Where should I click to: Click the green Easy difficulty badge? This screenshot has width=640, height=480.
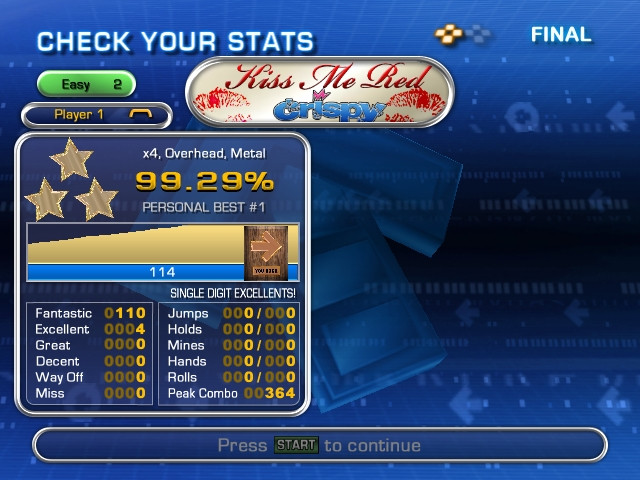[86, 85]
